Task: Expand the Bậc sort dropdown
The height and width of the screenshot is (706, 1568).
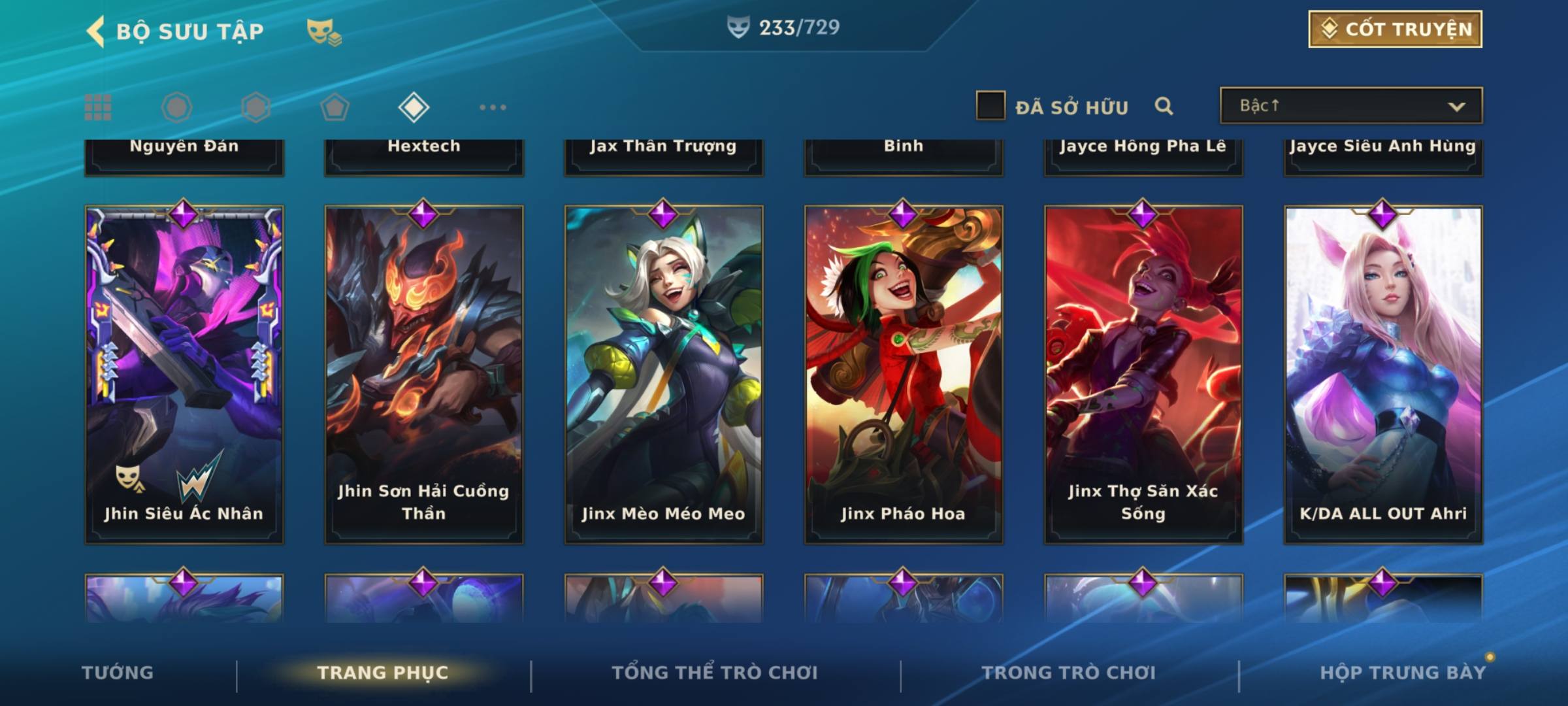Action: 1350,106
